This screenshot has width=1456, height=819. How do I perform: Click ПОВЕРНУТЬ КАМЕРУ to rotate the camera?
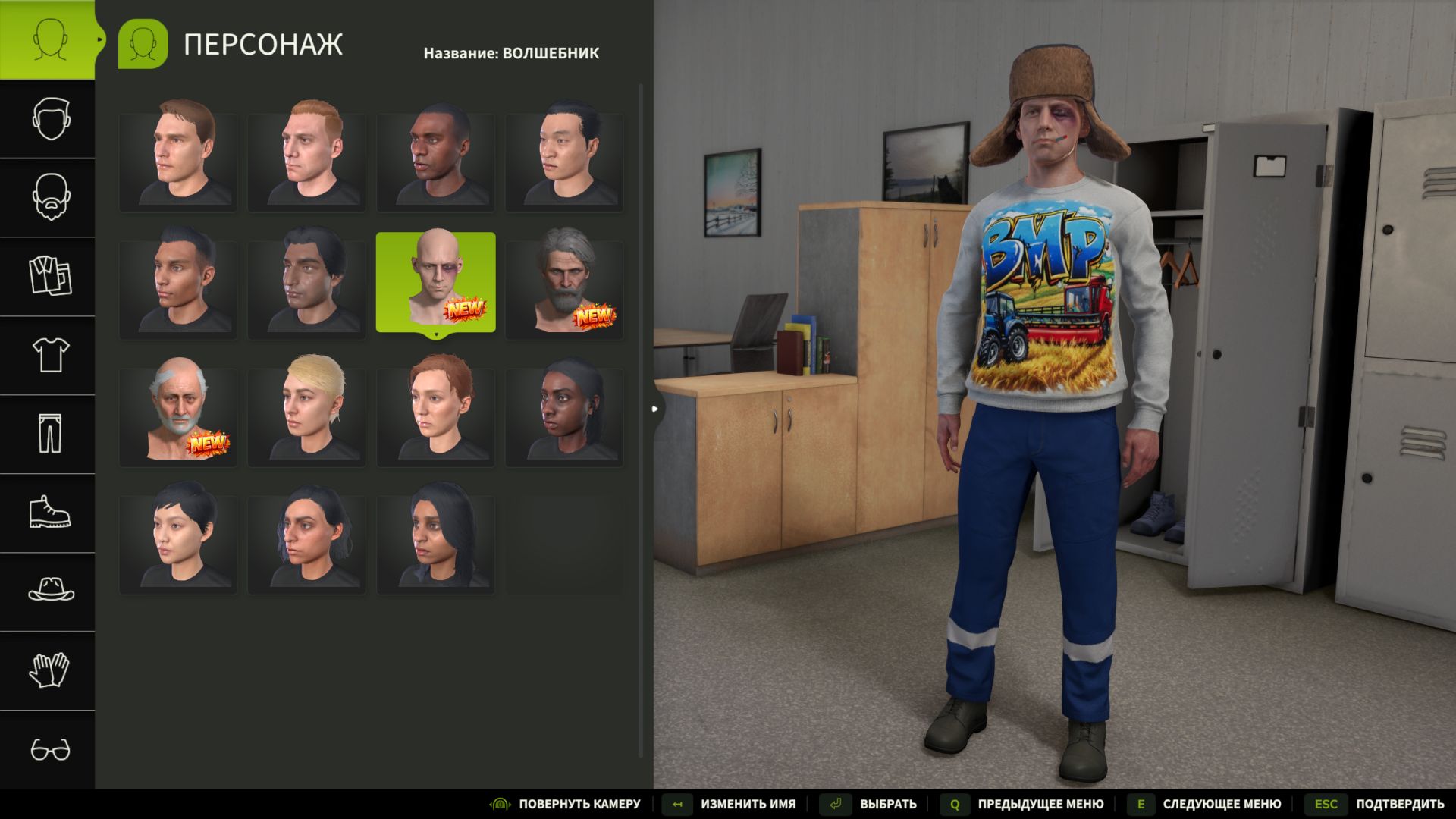pyautogui.click(x=581, y=803)
